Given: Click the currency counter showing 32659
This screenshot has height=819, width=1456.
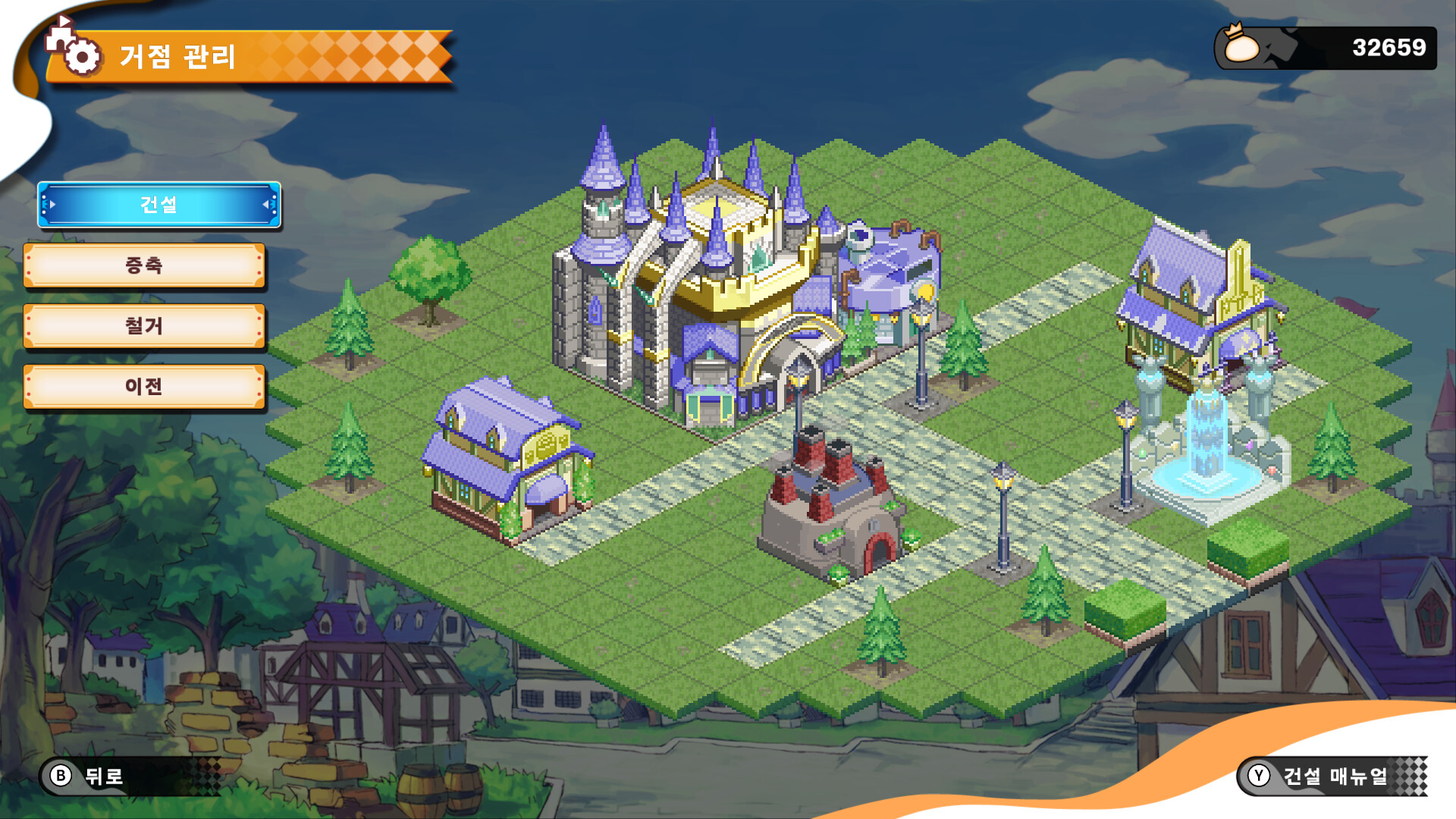Looking at the screenshot, I should coord(1389,45).
